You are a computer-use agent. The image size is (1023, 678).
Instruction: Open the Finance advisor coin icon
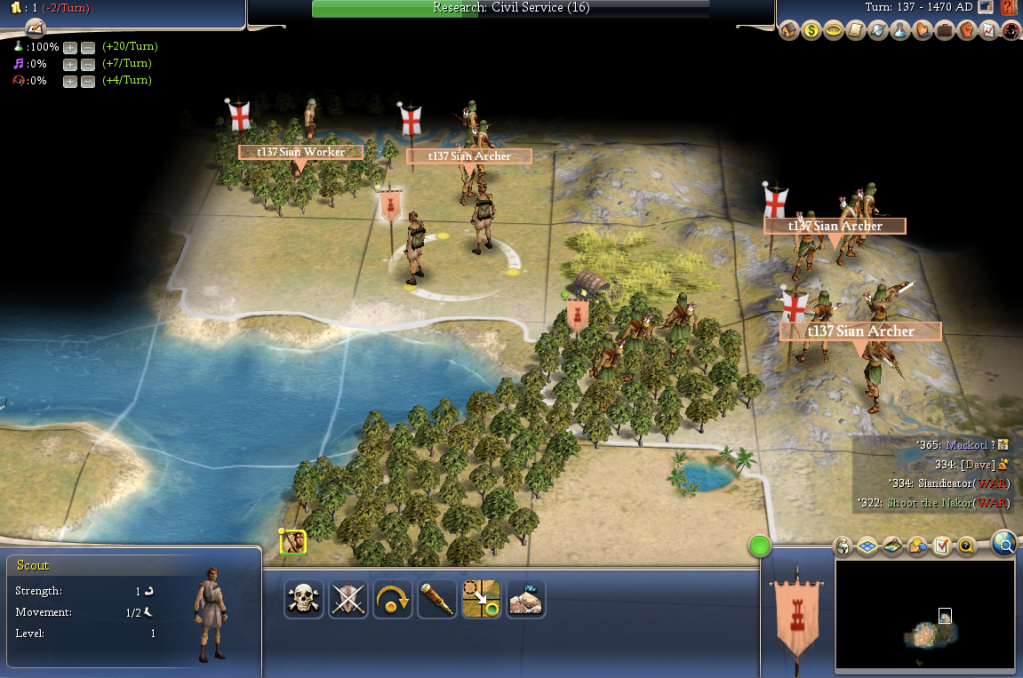(x=811, y=31)
